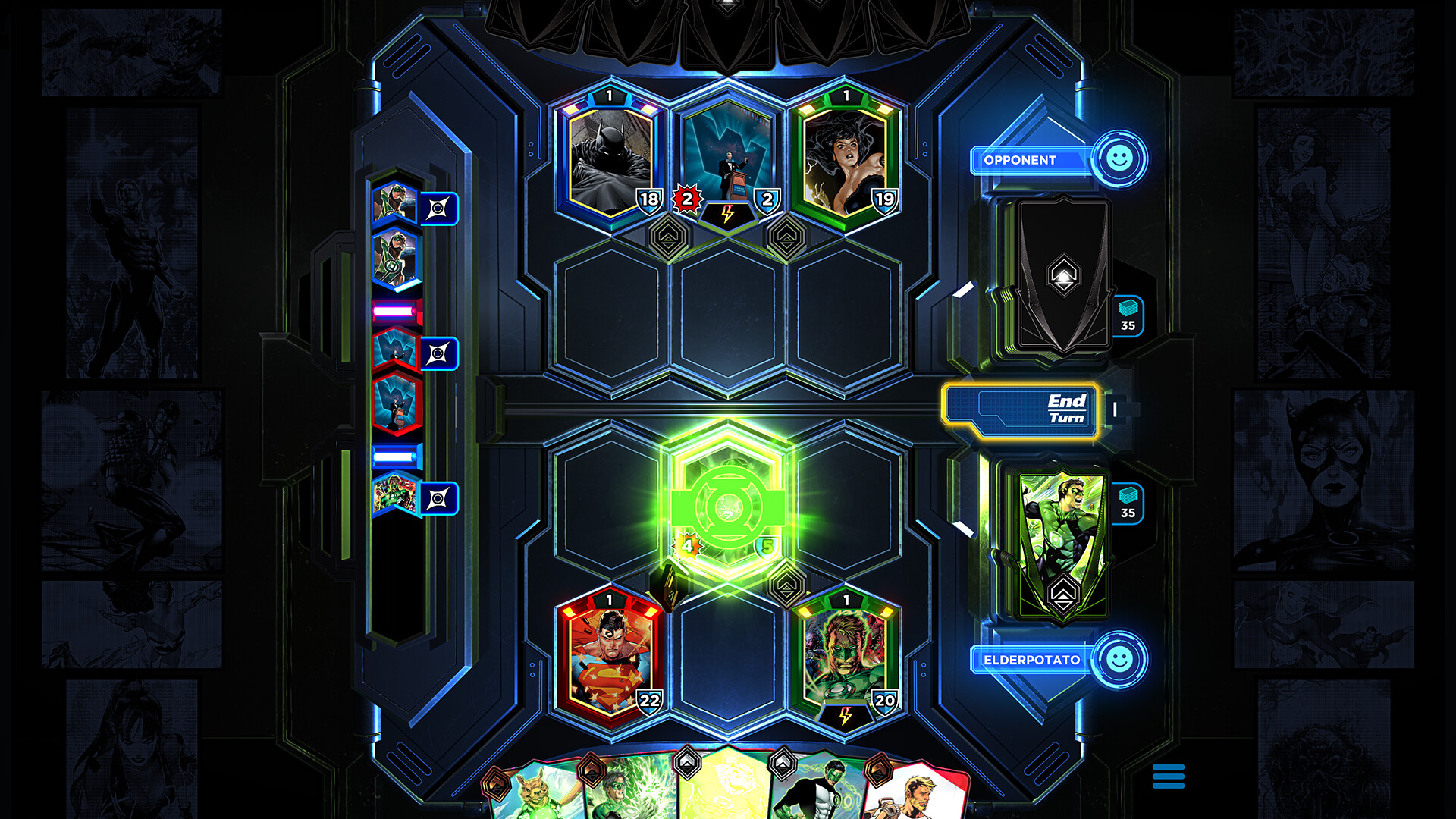Expand the middle red history diamond marker
This screenshot has height=819, width=1456.
440,353
